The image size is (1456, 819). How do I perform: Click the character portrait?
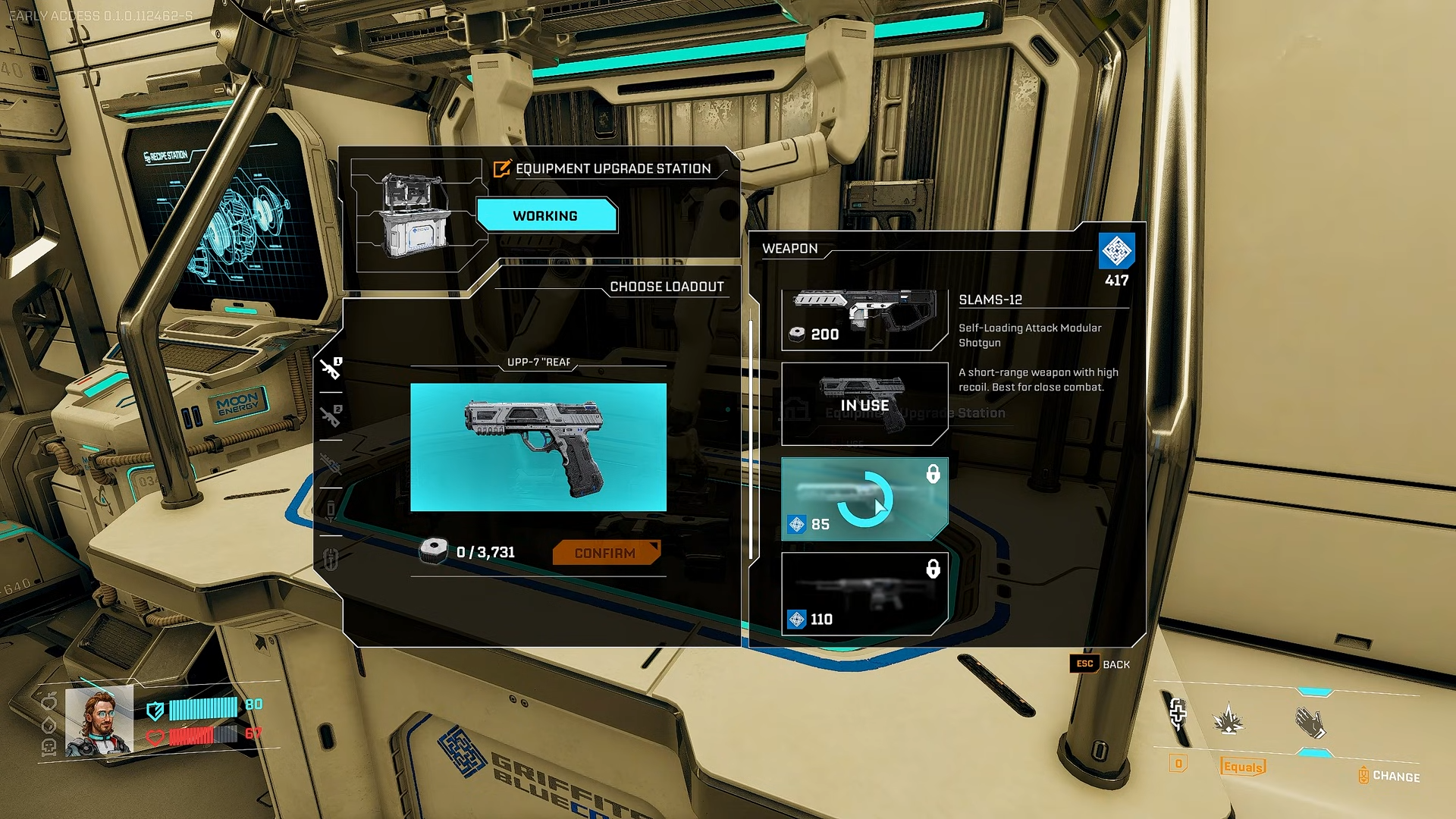pyautogui.click(x=99, y=721)
